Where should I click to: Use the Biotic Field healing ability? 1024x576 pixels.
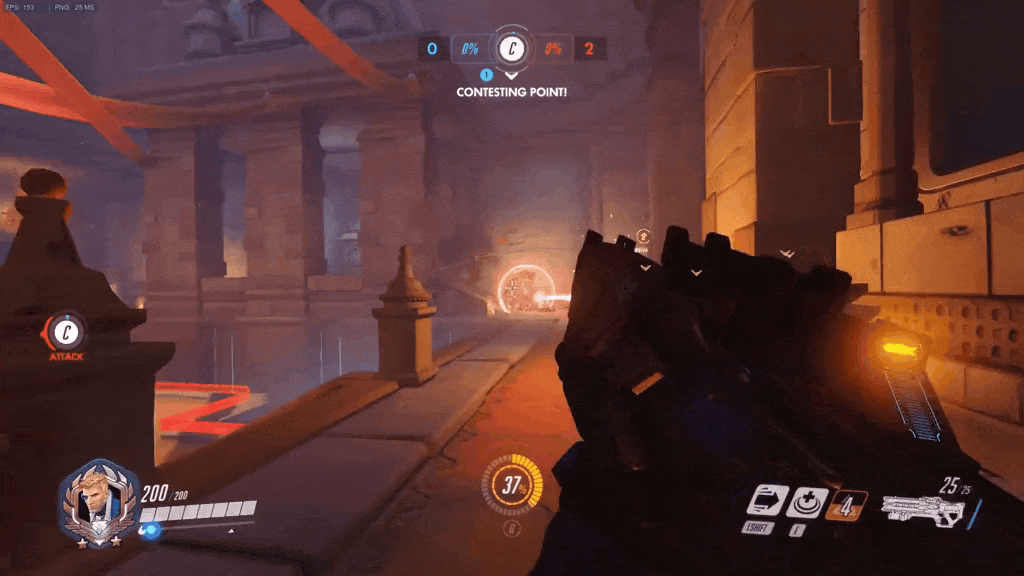click(x=806, y=501)
